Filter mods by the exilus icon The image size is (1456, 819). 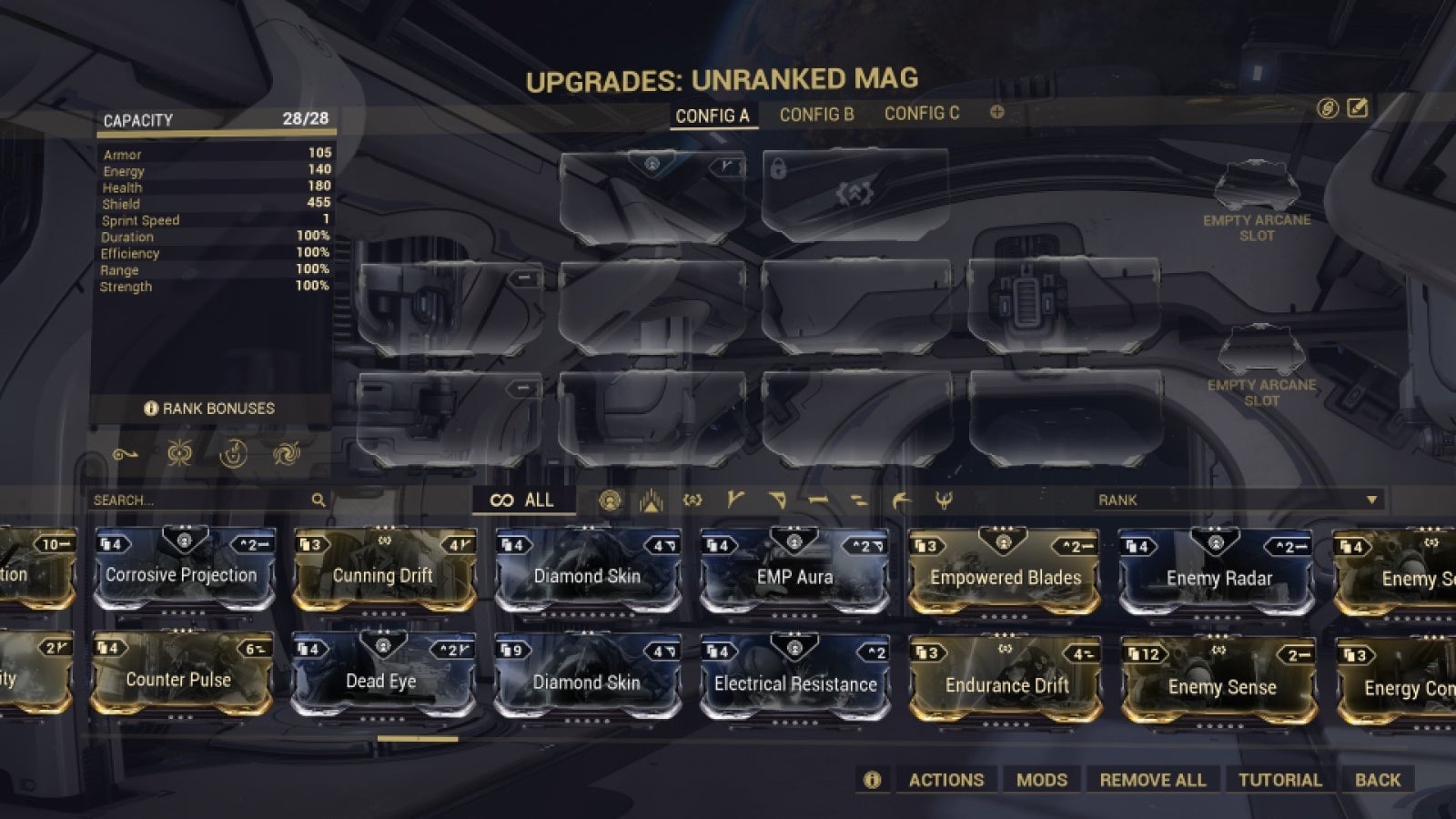click(x=651, y=500)
